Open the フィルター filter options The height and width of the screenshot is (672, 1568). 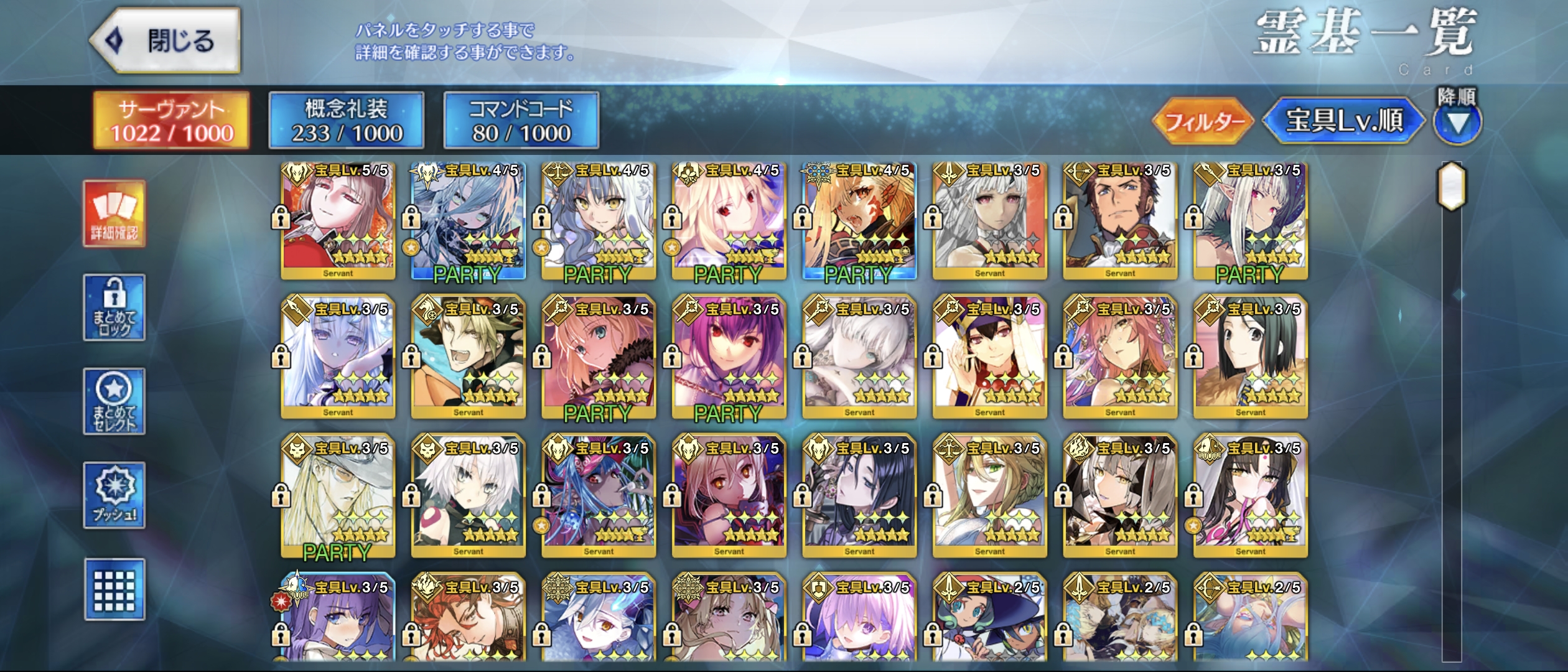[x=1202, y=121]
